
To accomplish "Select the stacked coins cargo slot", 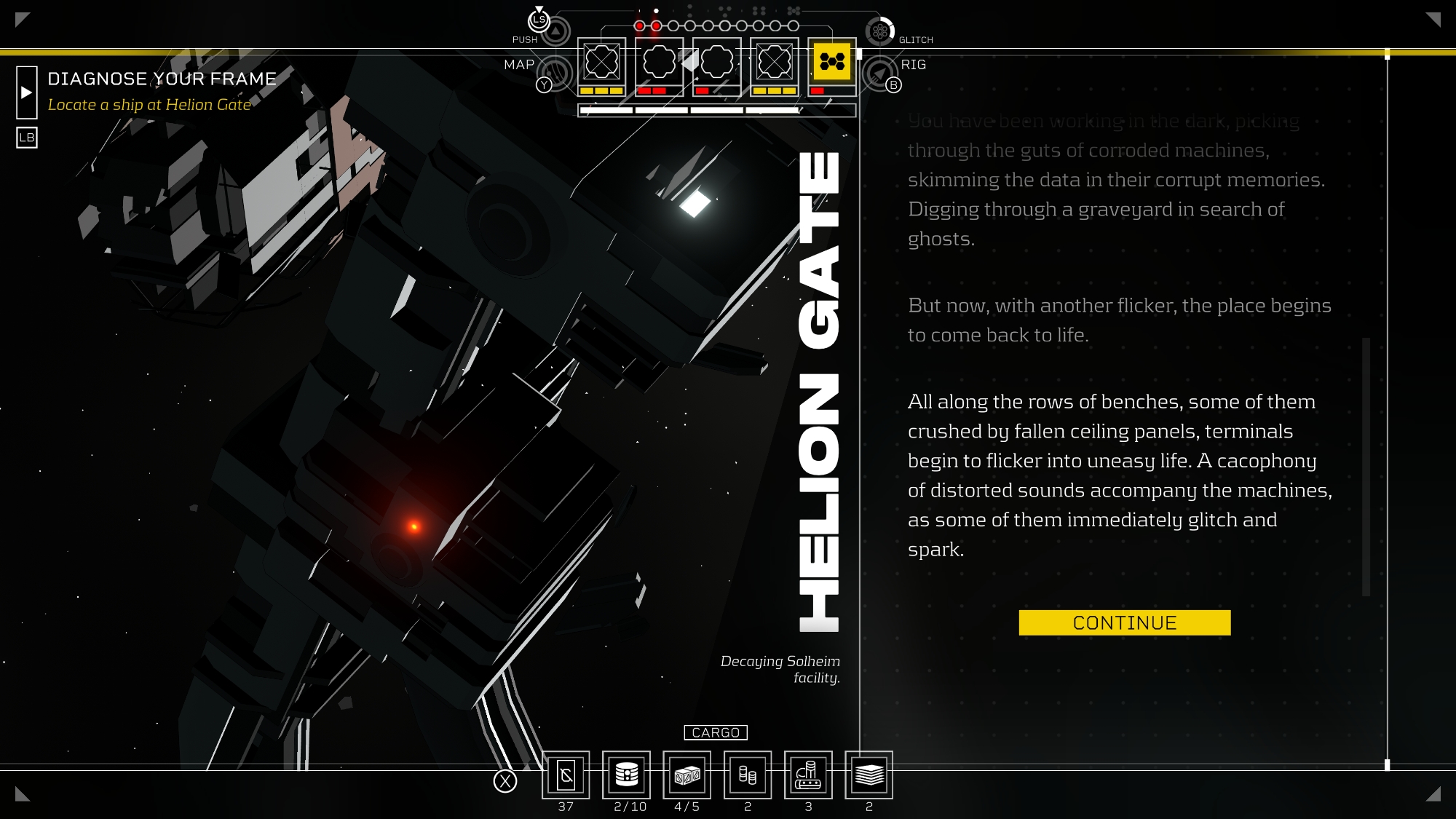I will pyautogui.click(x=748, y=775).
